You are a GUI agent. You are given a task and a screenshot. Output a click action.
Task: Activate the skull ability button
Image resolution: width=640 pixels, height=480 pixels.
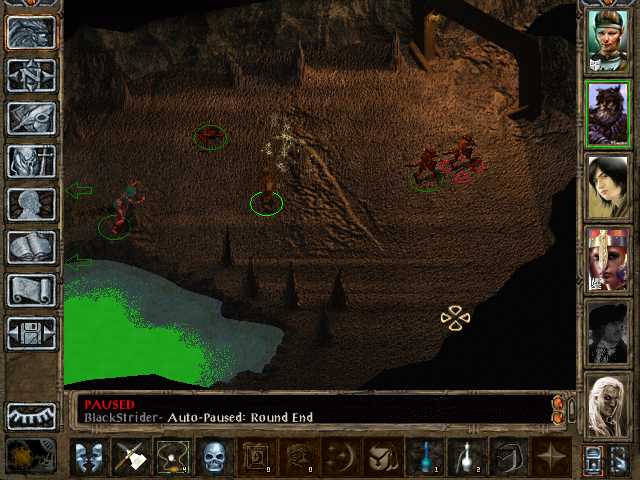214,457
